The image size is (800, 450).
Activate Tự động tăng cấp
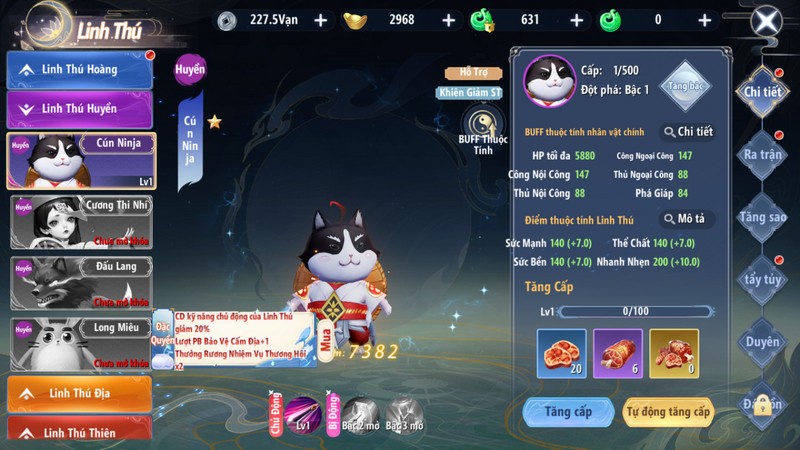click(x=668, y=411)
